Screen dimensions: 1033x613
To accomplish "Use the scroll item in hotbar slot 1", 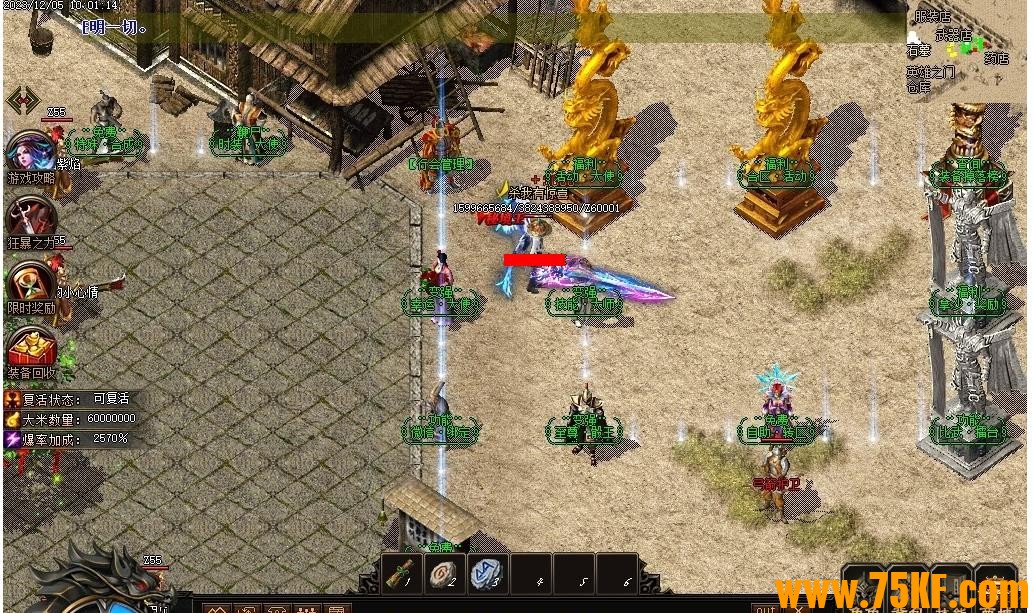I will tap(404, 573).
